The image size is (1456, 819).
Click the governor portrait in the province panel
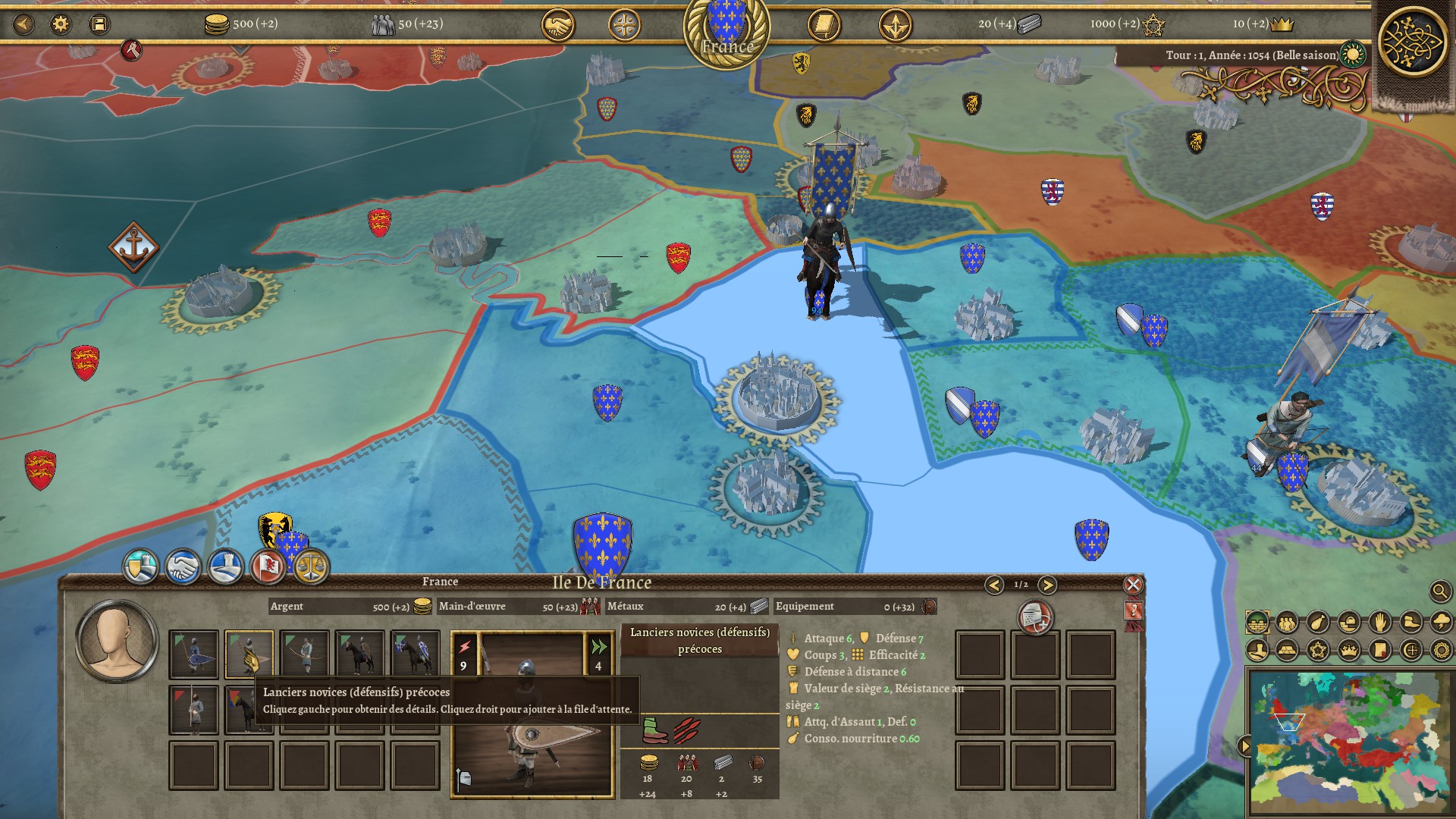tap(116, 641)
